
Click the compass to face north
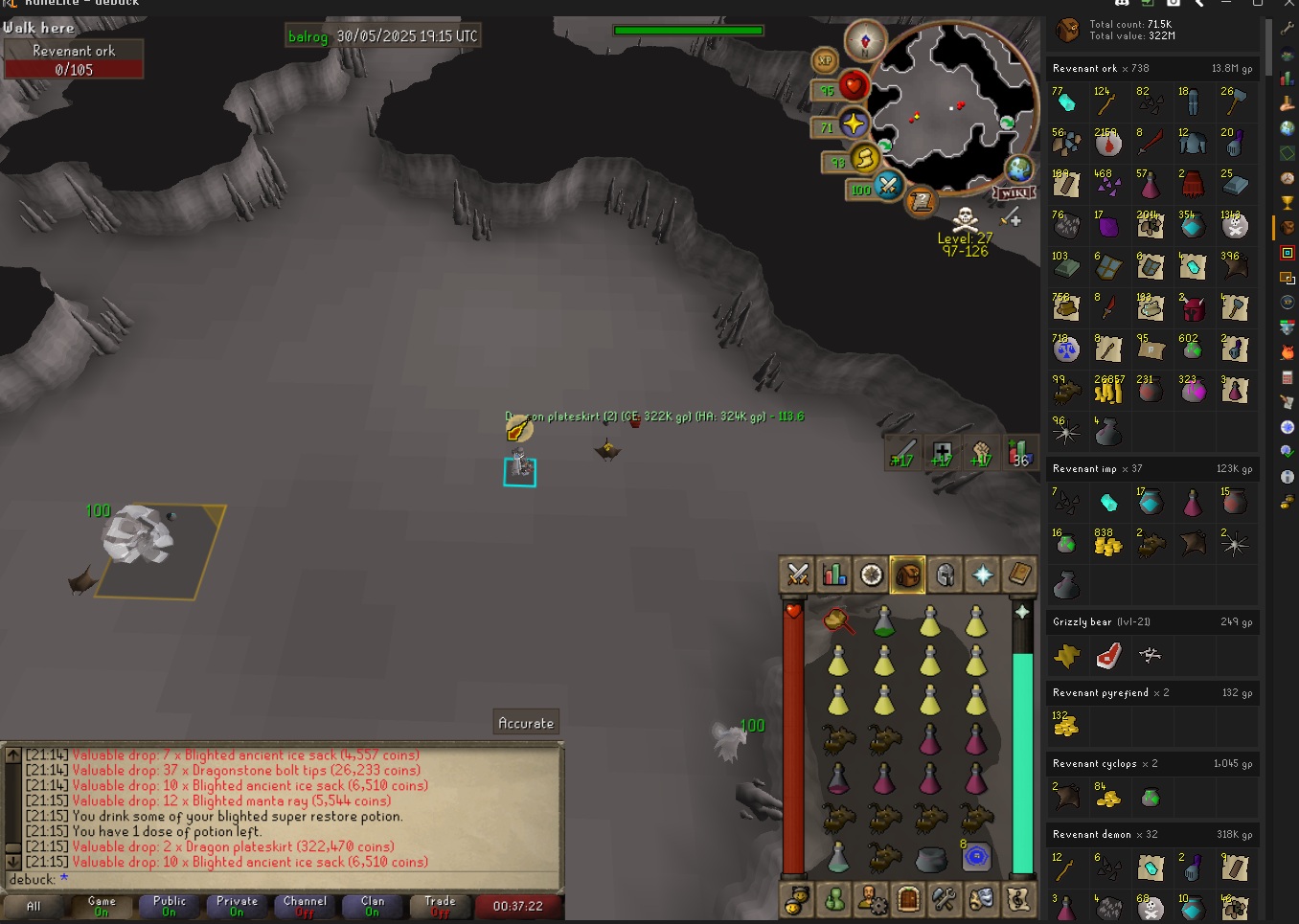[x=865, y=41]
